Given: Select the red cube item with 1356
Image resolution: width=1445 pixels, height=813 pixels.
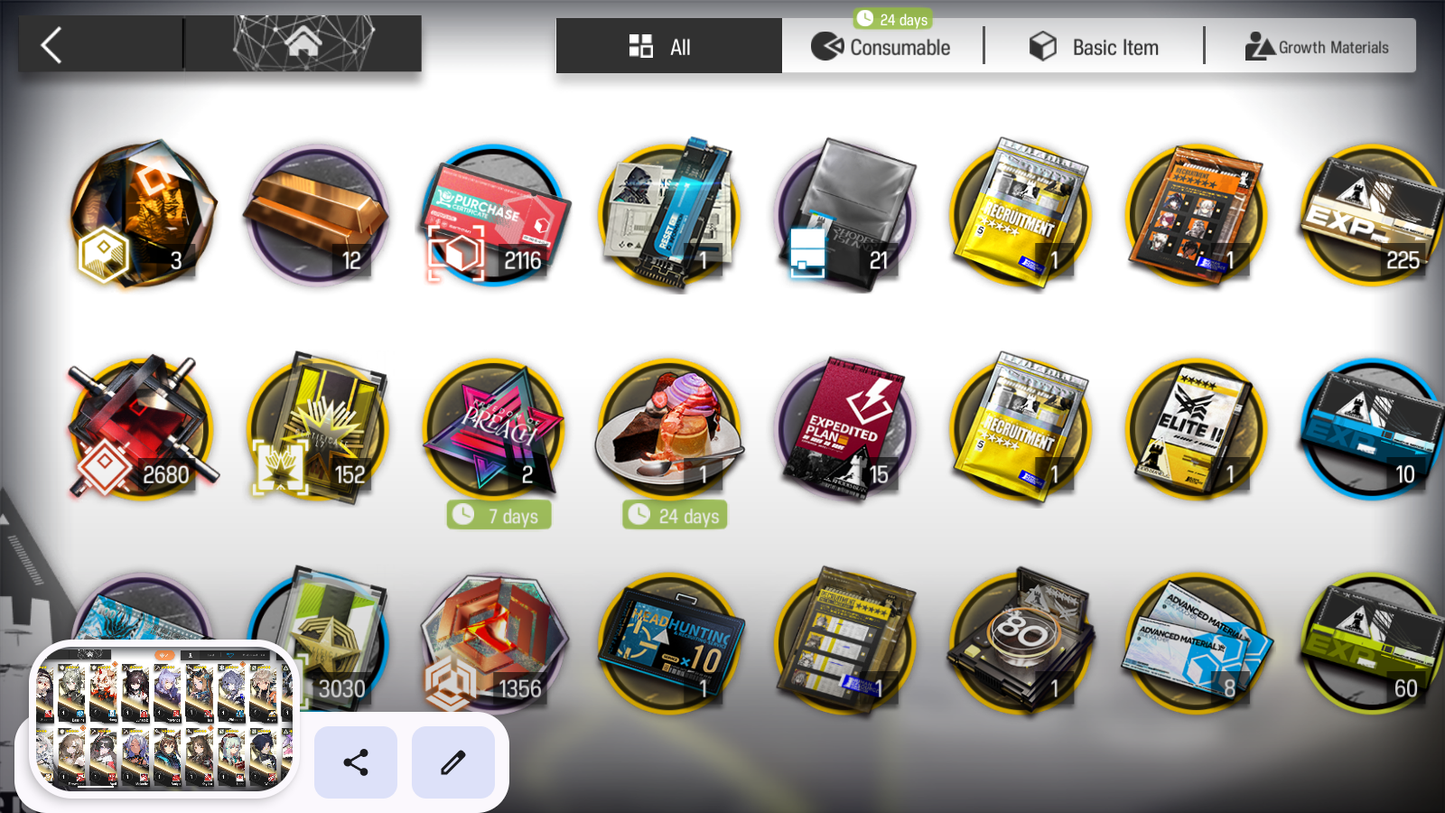Looking at the screenshot, I should tap(494, 640).
